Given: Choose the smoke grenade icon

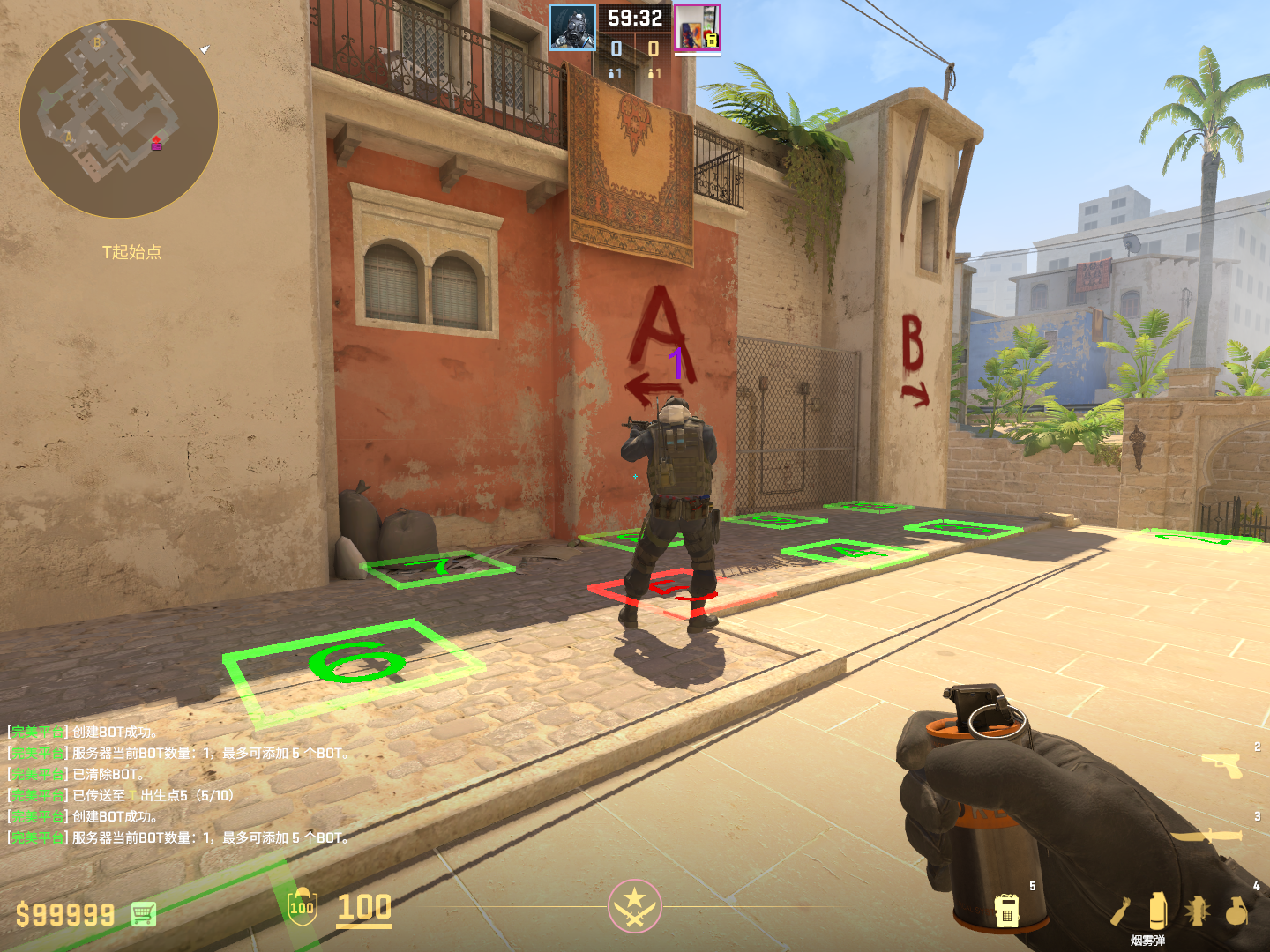Looking at the screenshot, I should [x=1158, y=911].
